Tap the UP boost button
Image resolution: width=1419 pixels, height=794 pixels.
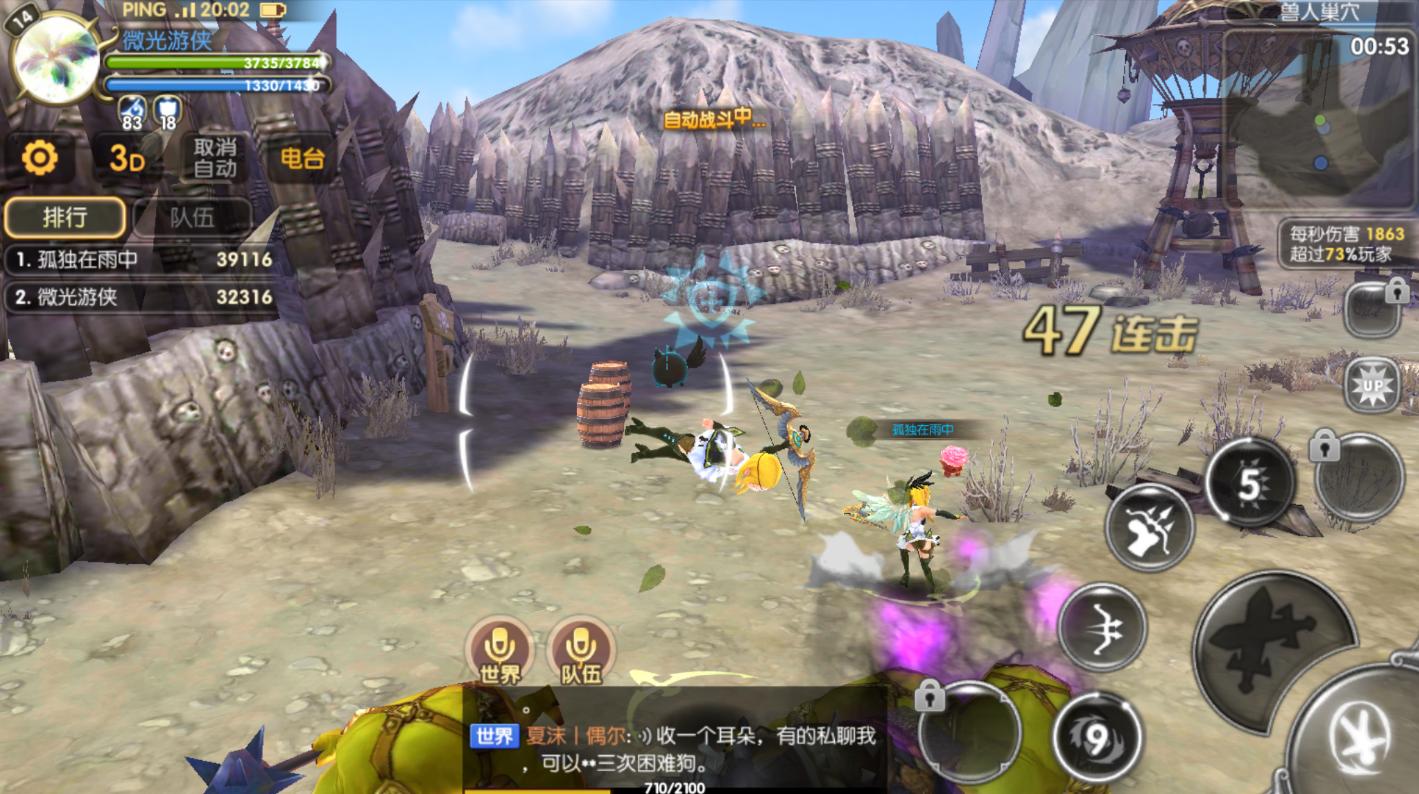tap(1371, 385)
